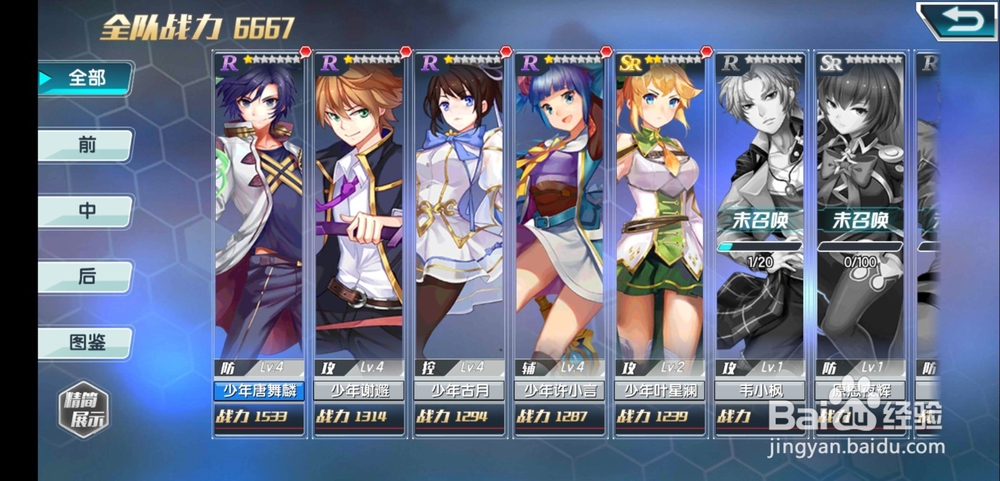
Task: Open the 少年古月 character card
Action: point(459,240)
